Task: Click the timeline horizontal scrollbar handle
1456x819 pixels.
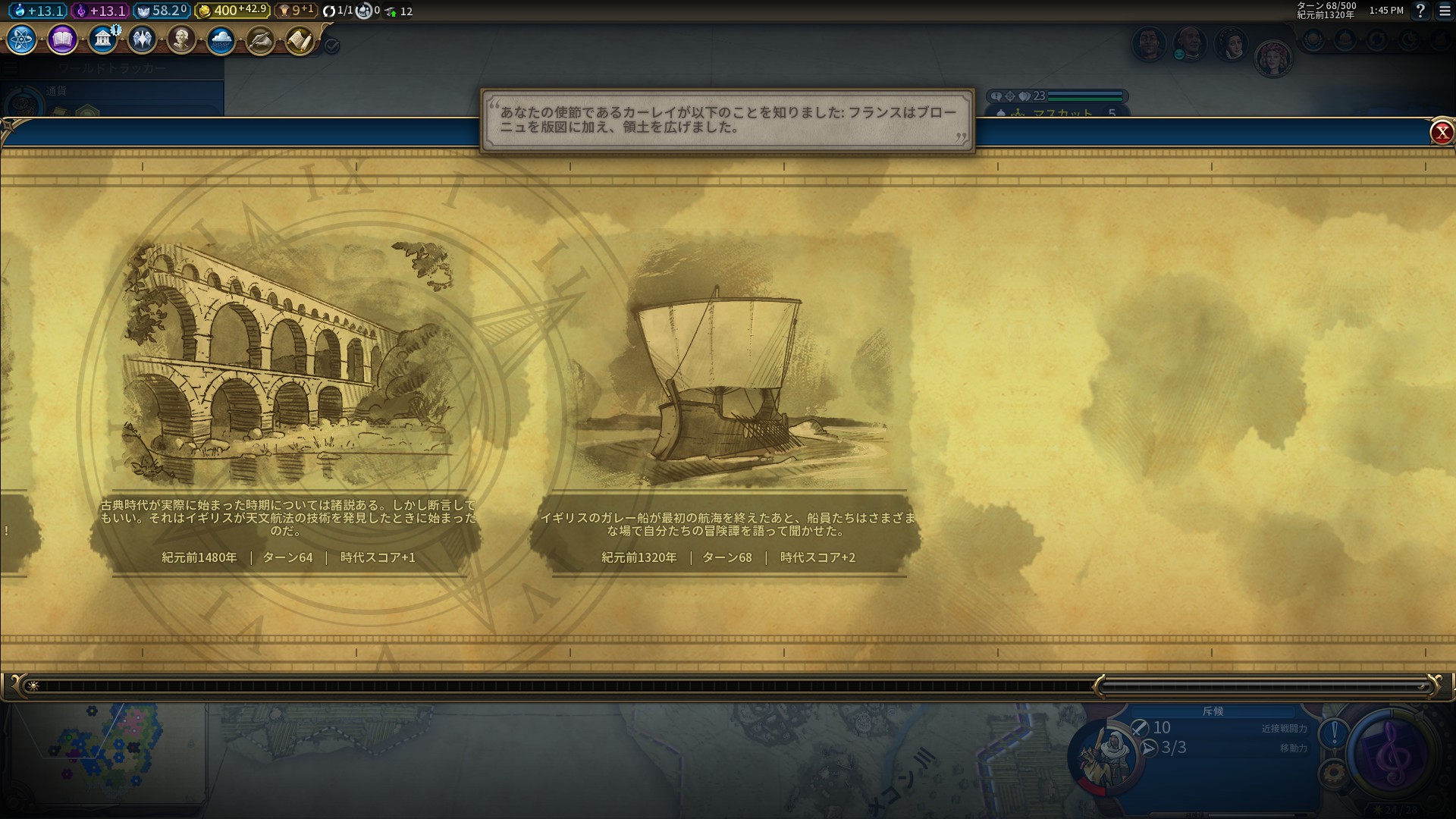Action: (x=1263, y=686)
